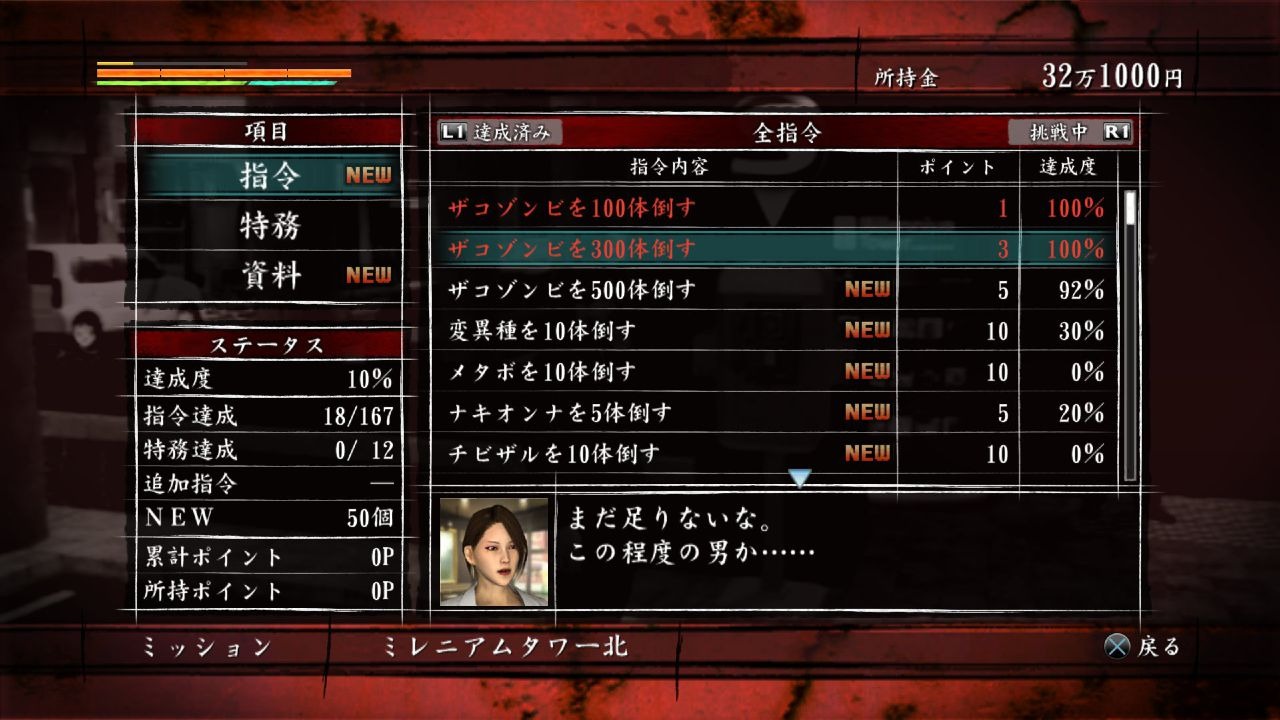Select the 指令 menu entry
Screen dimensions: 1280x720
click(270, 176)
